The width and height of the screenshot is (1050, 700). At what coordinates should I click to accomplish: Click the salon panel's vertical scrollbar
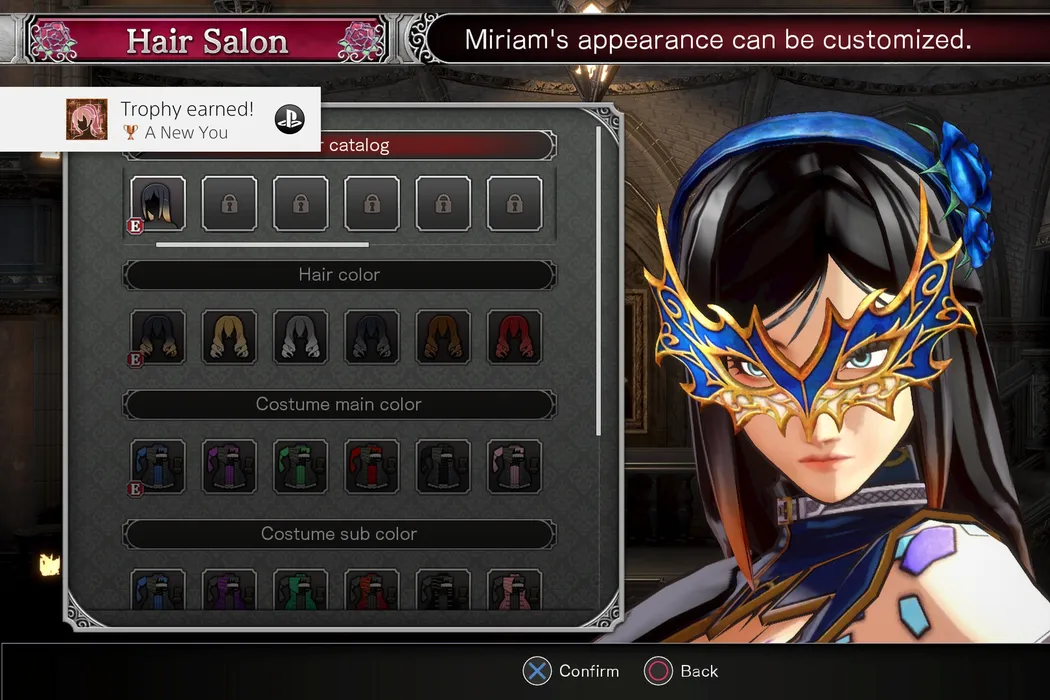pos(599,280)
